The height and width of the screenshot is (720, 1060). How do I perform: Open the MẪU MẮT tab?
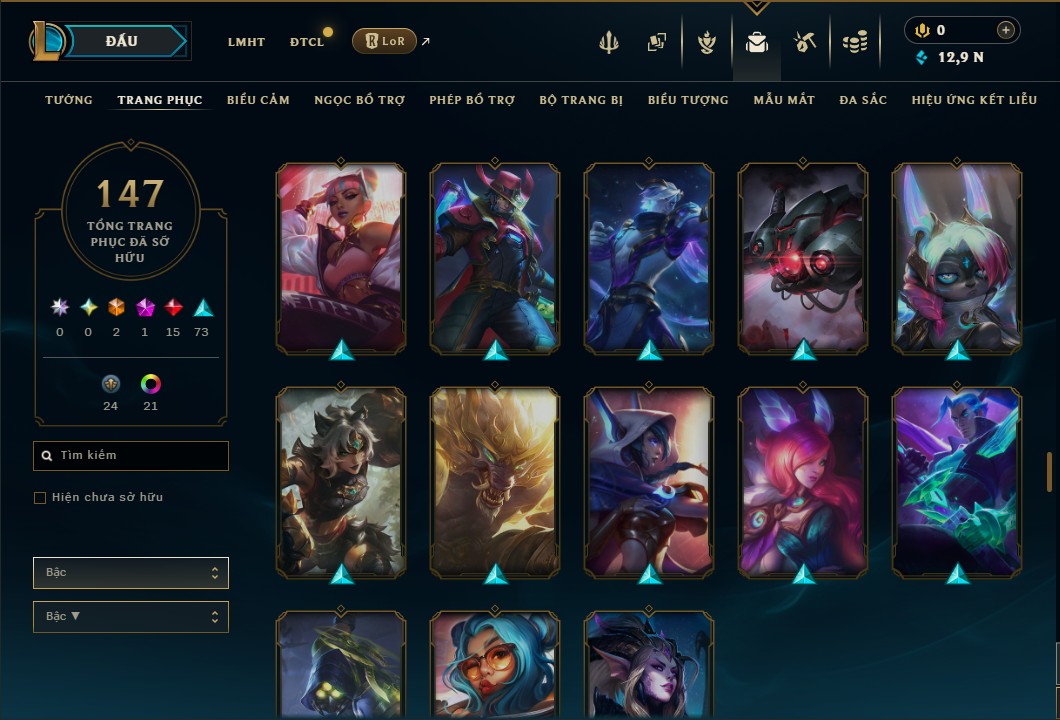pyautogui.click(x=784, y=100)
